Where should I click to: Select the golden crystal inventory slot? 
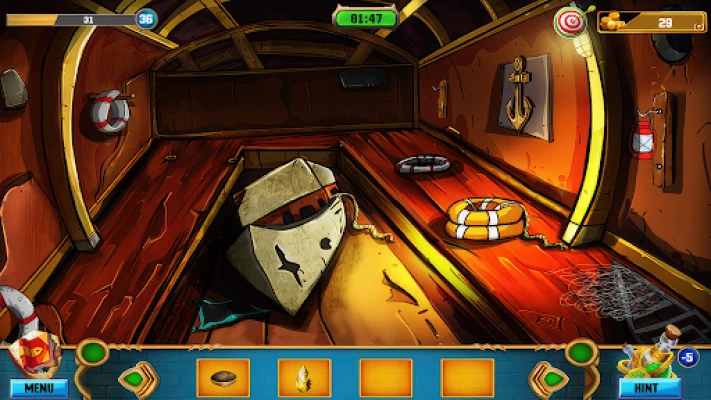click(x=304, y=378)
